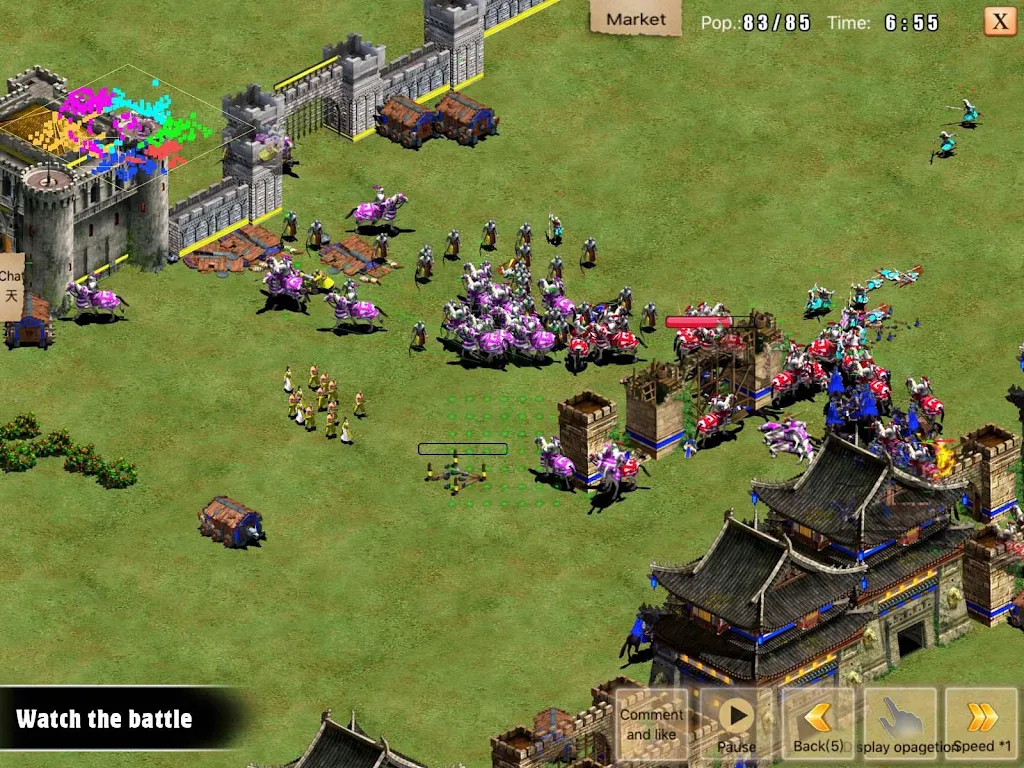Go back with the Back(5) arrow

(818, 724)
